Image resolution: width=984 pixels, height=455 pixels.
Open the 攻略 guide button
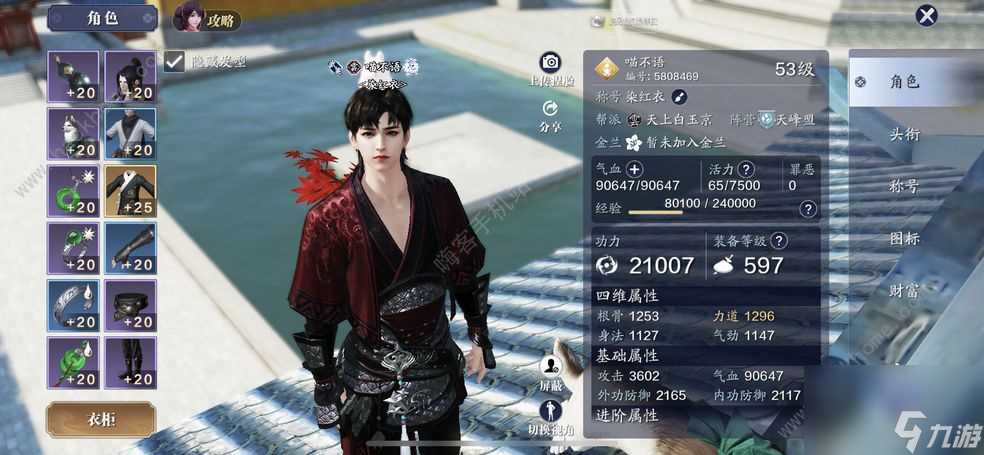(x=208, y=17)
